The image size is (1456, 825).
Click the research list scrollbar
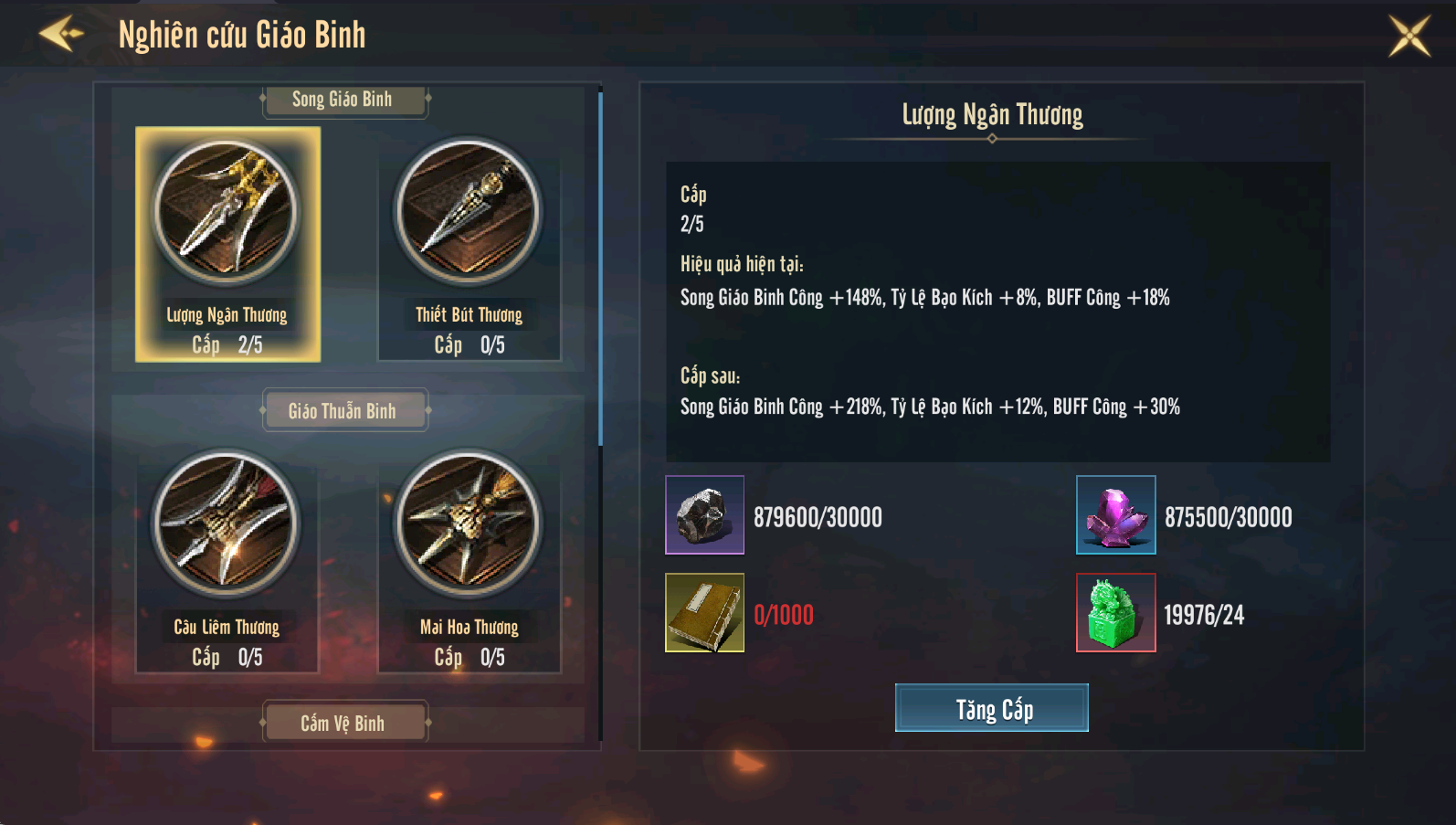[600, 265]
